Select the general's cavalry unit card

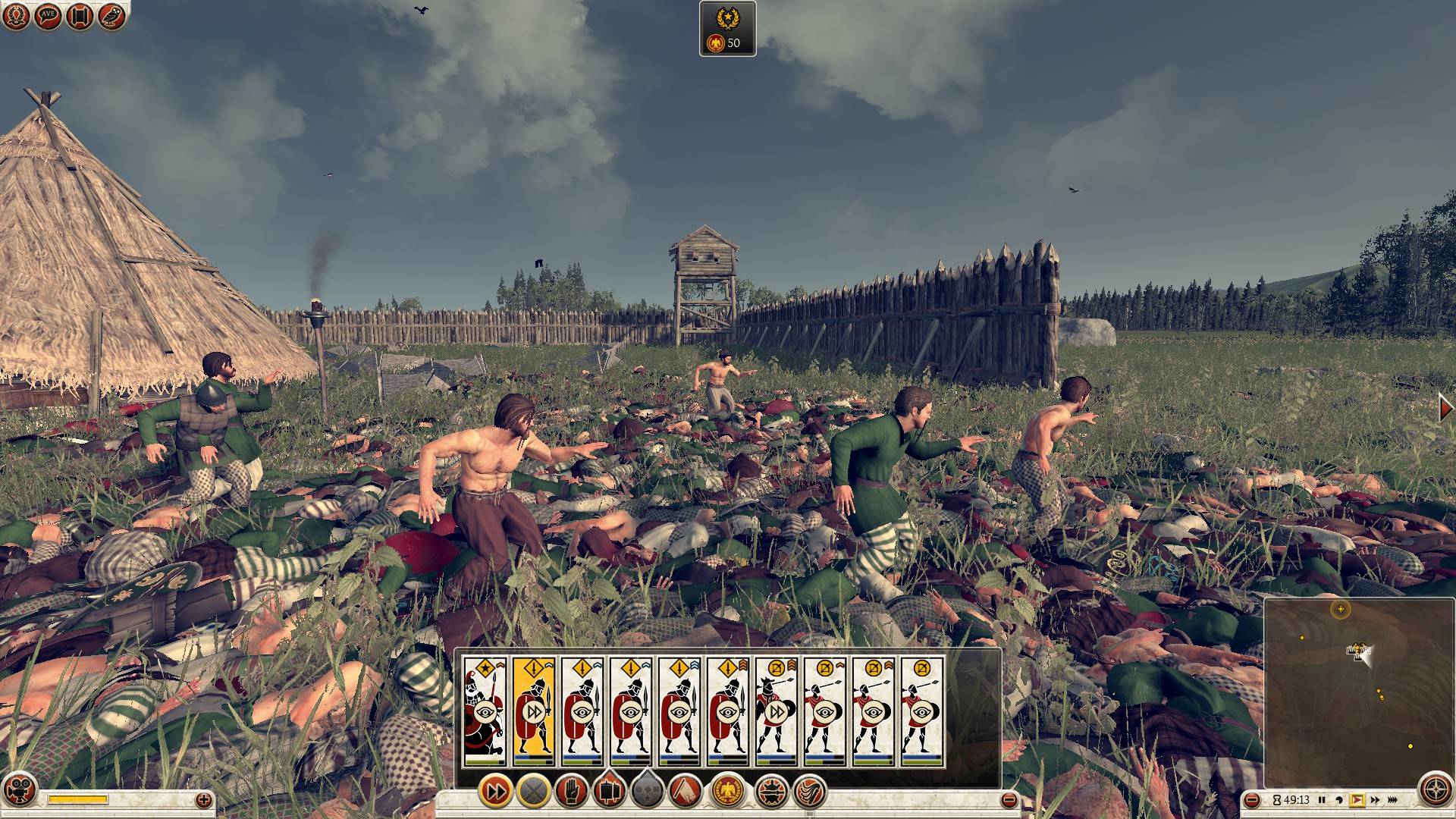pyautogui.click(x=485, y=711)
